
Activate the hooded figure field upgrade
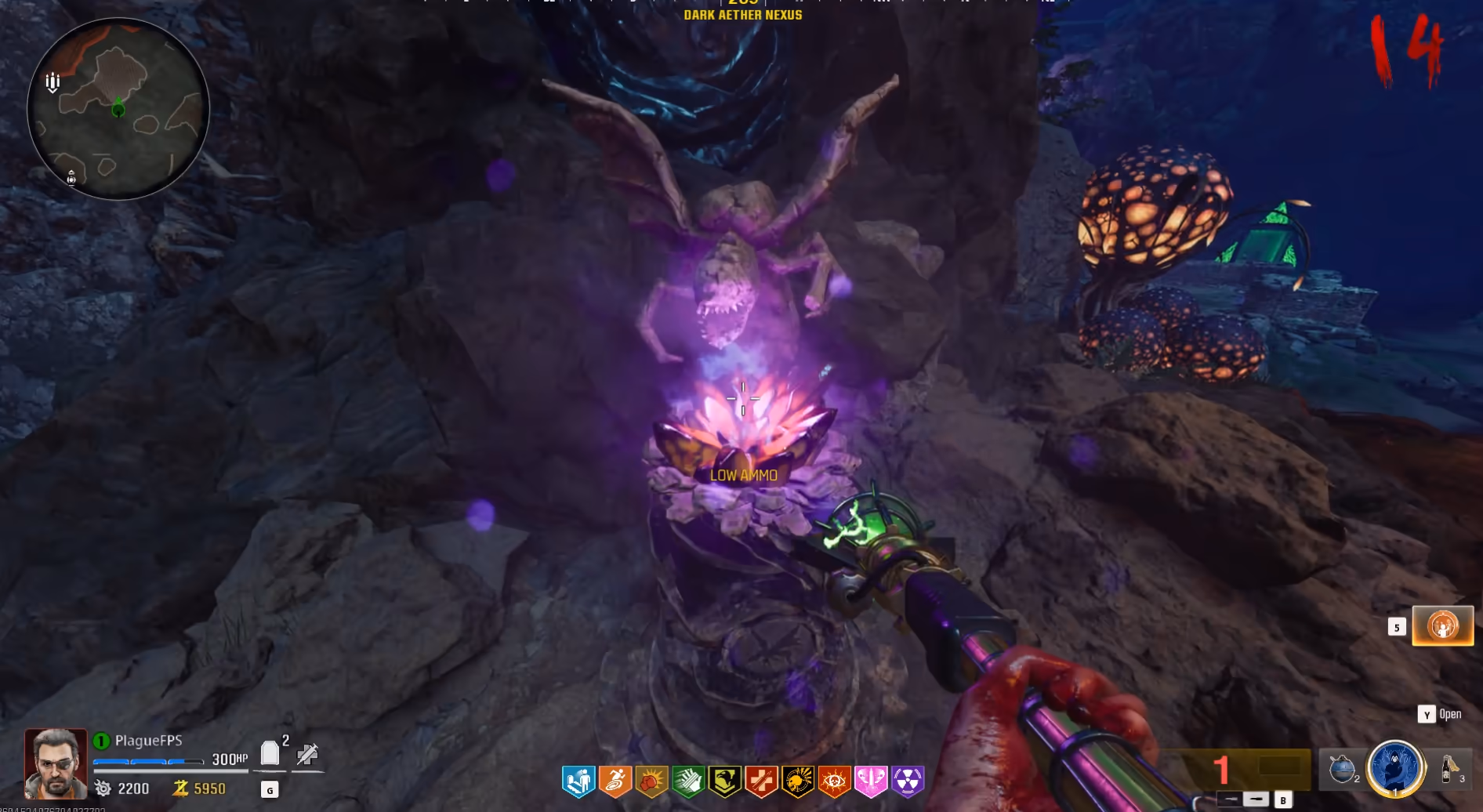1395,769
